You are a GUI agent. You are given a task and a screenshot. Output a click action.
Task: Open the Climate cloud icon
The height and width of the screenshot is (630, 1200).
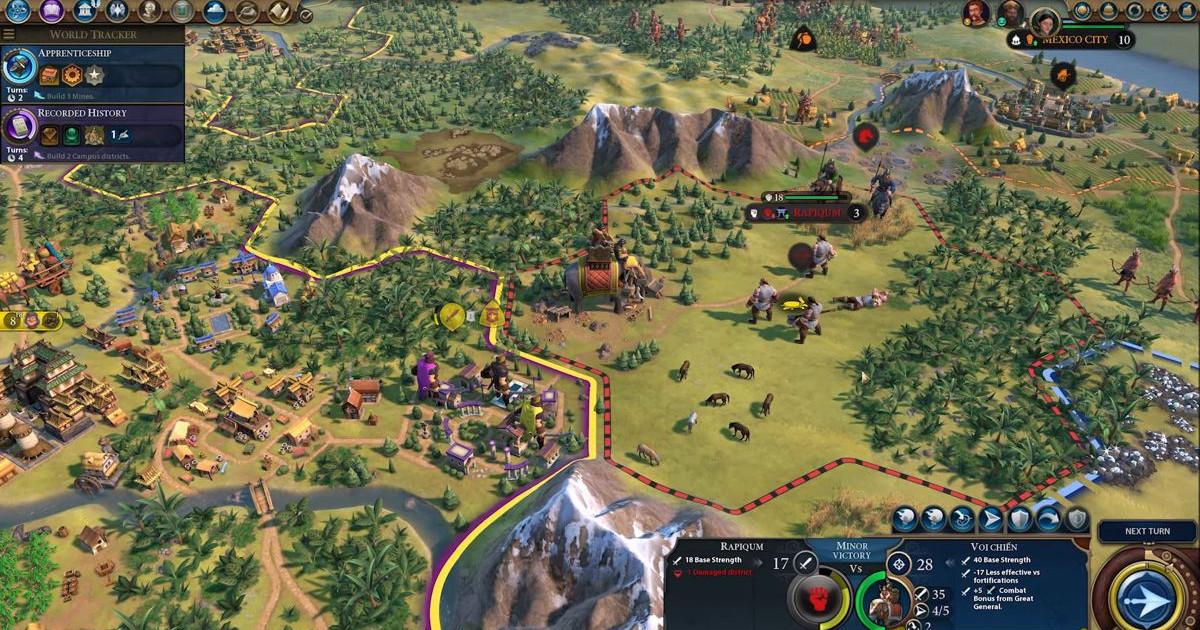[x=214, y=11]
